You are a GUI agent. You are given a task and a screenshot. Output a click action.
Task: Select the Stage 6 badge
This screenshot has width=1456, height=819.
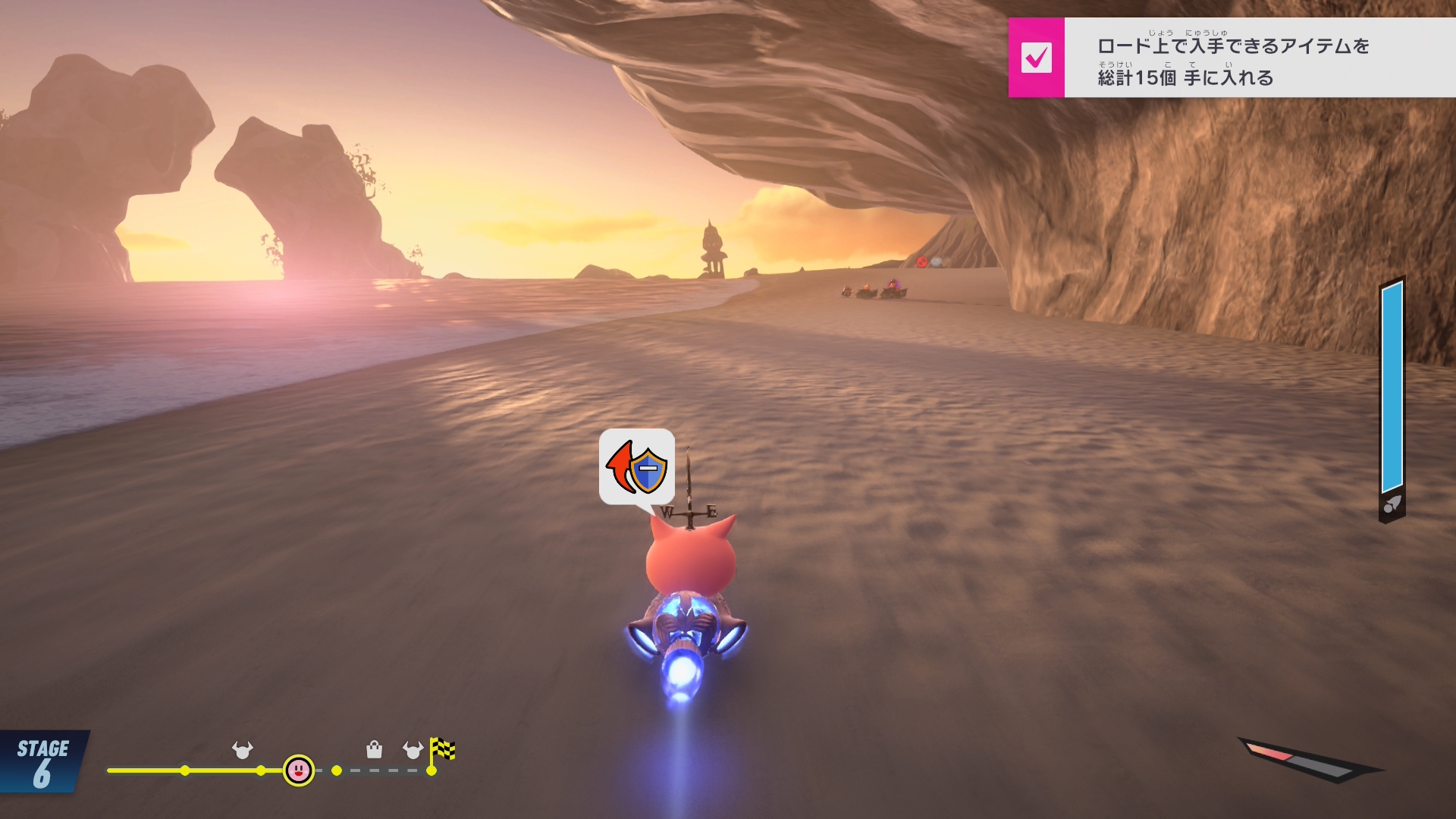click(43, 763)
